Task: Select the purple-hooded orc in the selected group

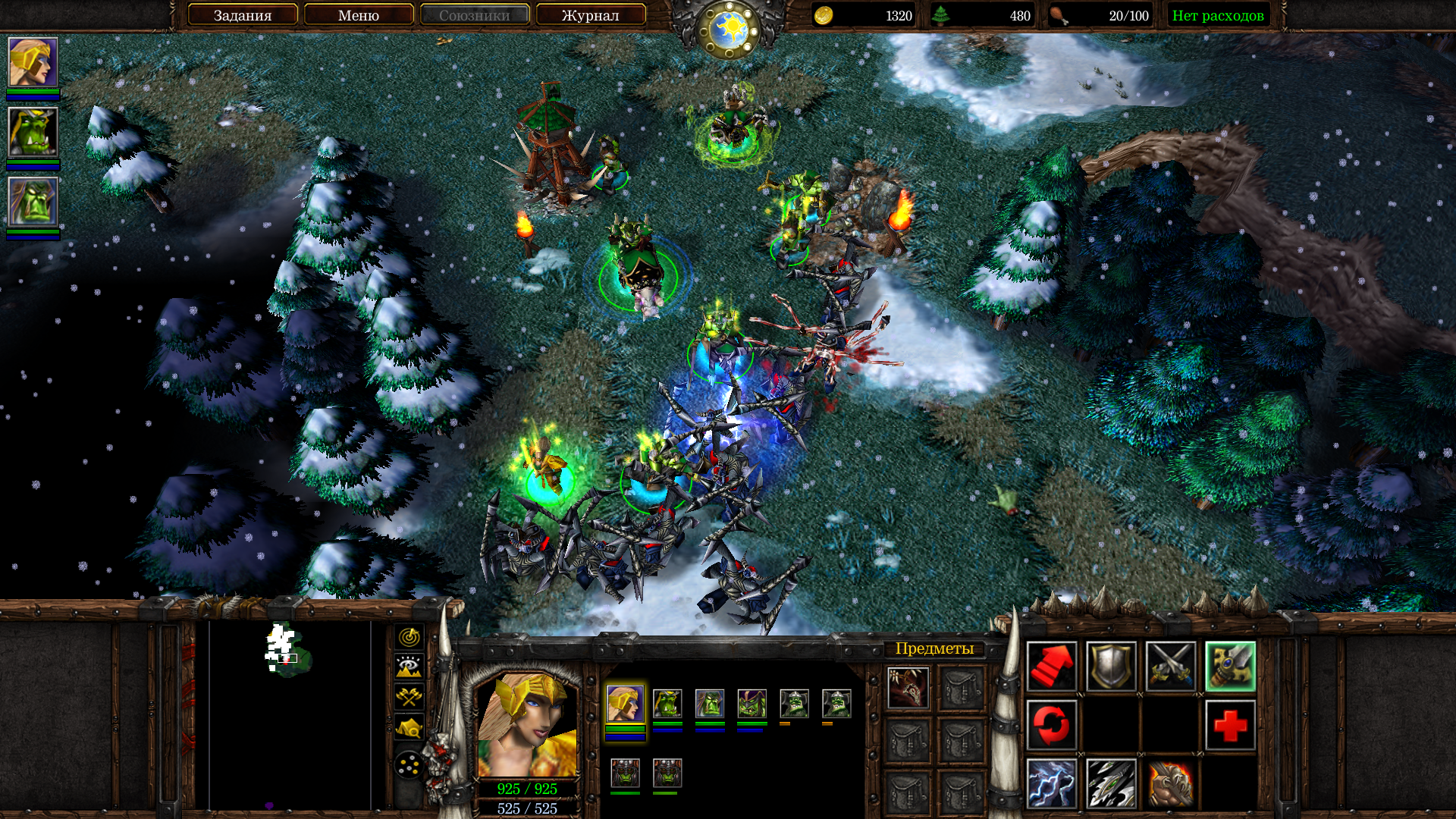Action: coord(752,704)
